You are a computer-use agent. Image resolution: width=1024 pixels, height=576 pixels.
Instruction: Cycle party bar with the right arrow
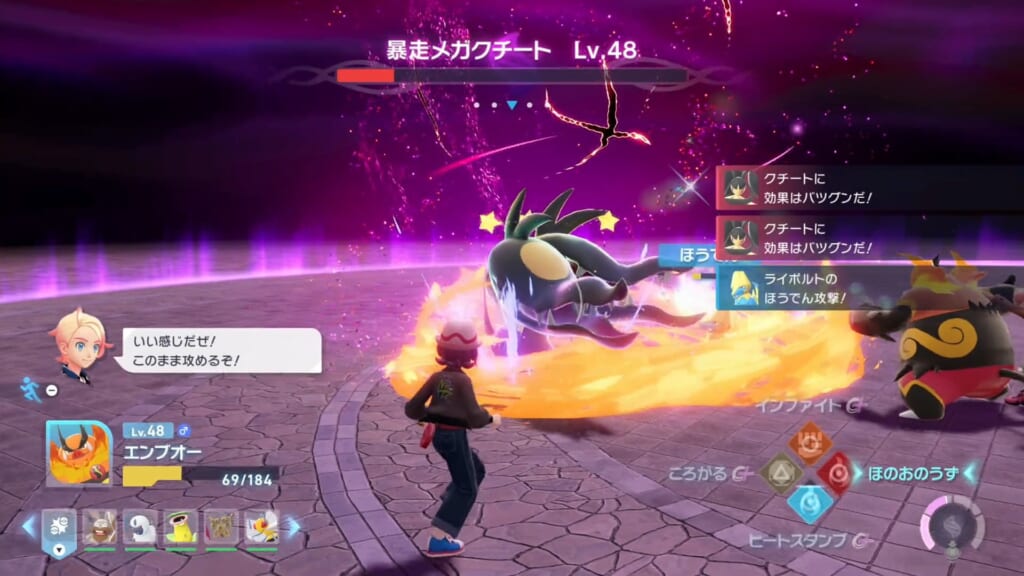293,526
